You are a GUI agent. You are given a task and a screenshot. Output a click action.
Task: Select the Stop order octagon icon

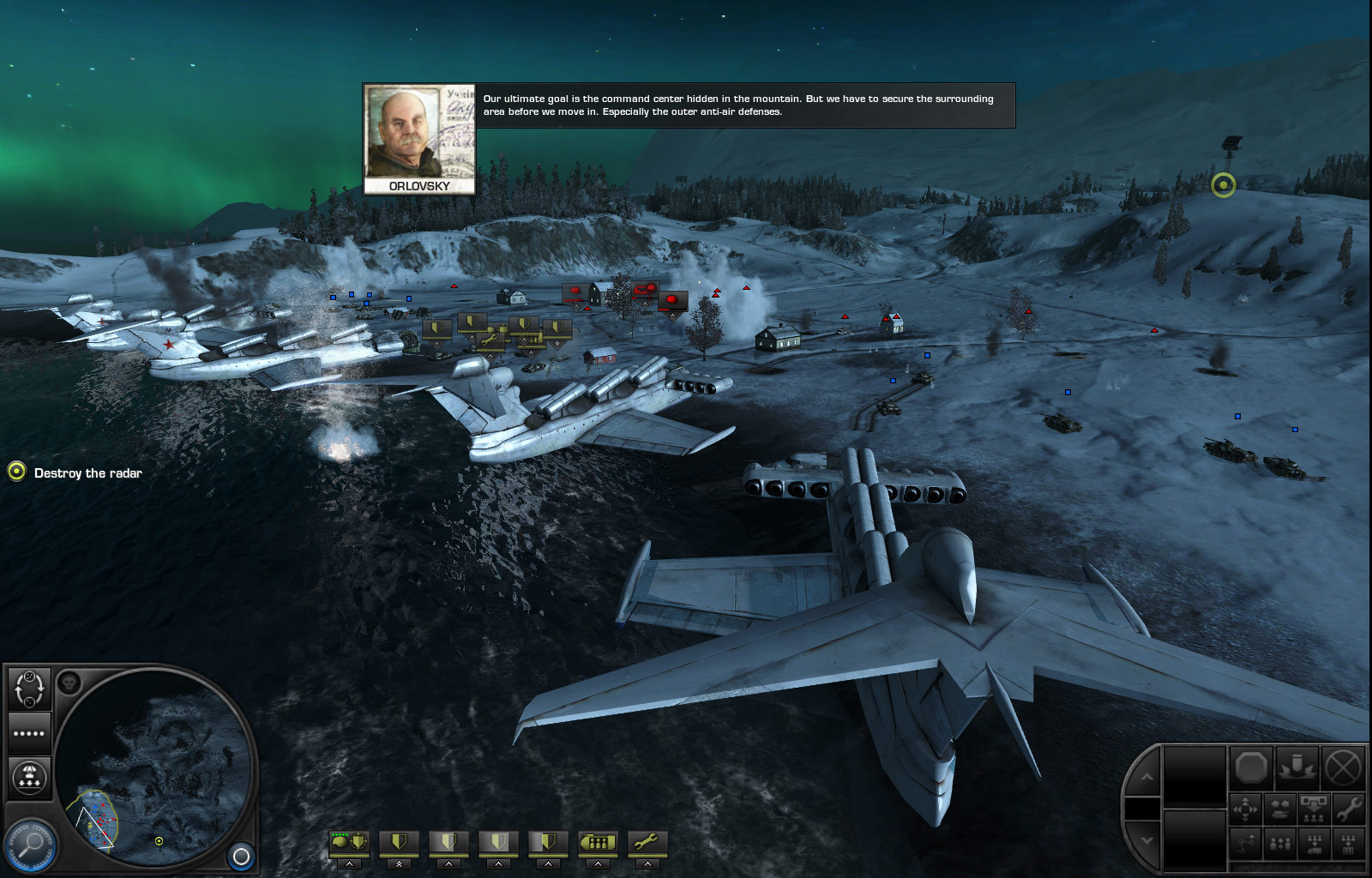[x=1252, y=767]
